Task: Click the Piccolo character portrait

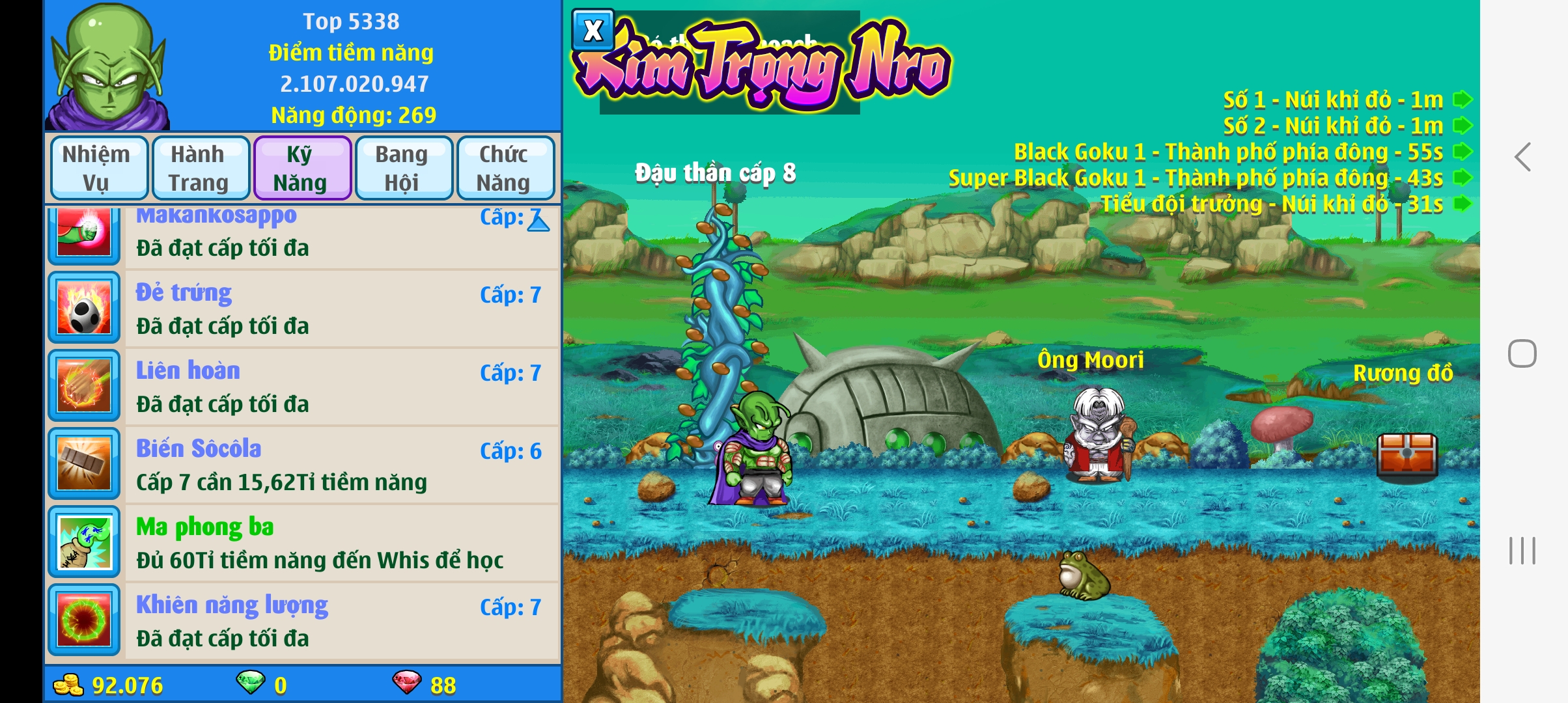Action: click(109, 66)
